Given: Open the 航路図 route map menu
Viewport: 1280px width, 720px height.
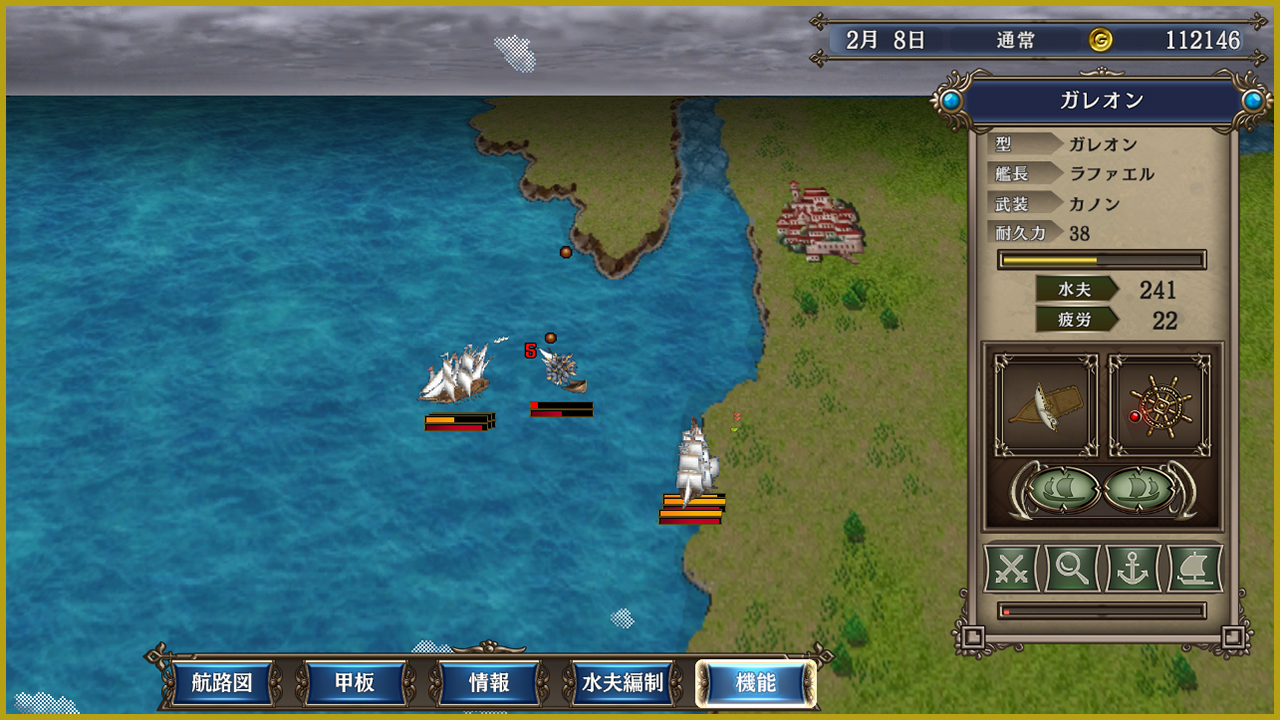Looking at the screenshot, I should (x=223, y=684).
